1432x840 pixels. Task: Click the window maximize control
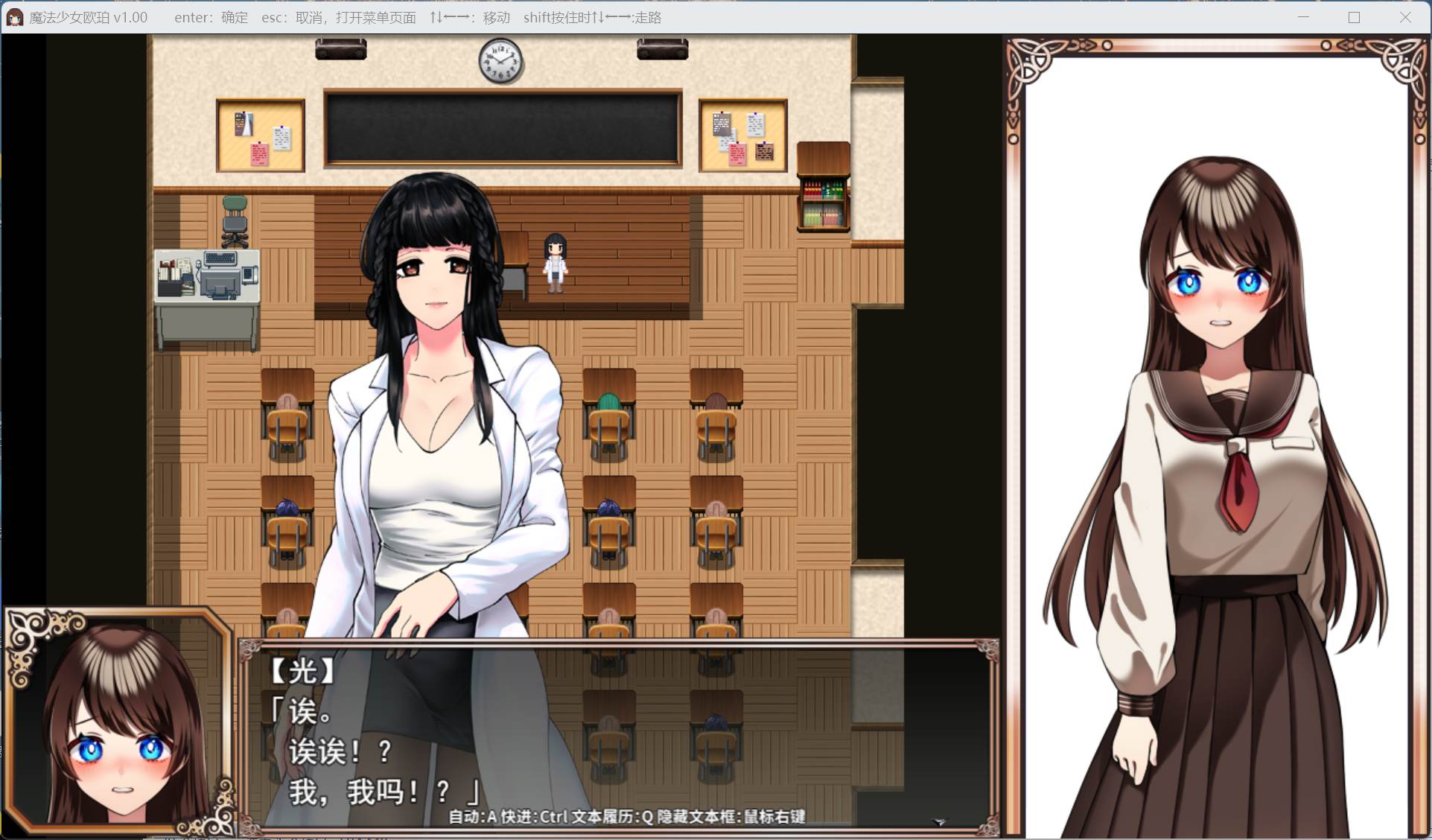[x=1353, y=17]
